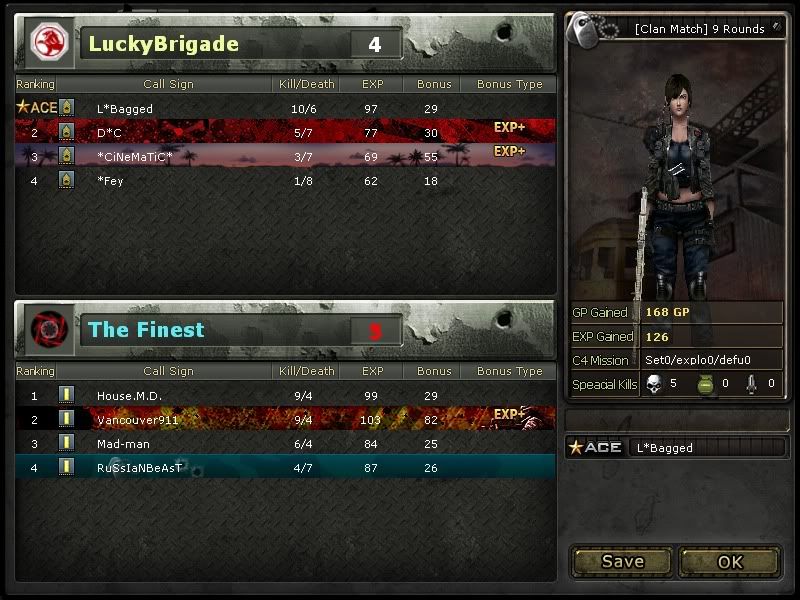Select L*Bagged's row in LuckyBrigade
The image size is (800, 600).
[x=285, y=108]
